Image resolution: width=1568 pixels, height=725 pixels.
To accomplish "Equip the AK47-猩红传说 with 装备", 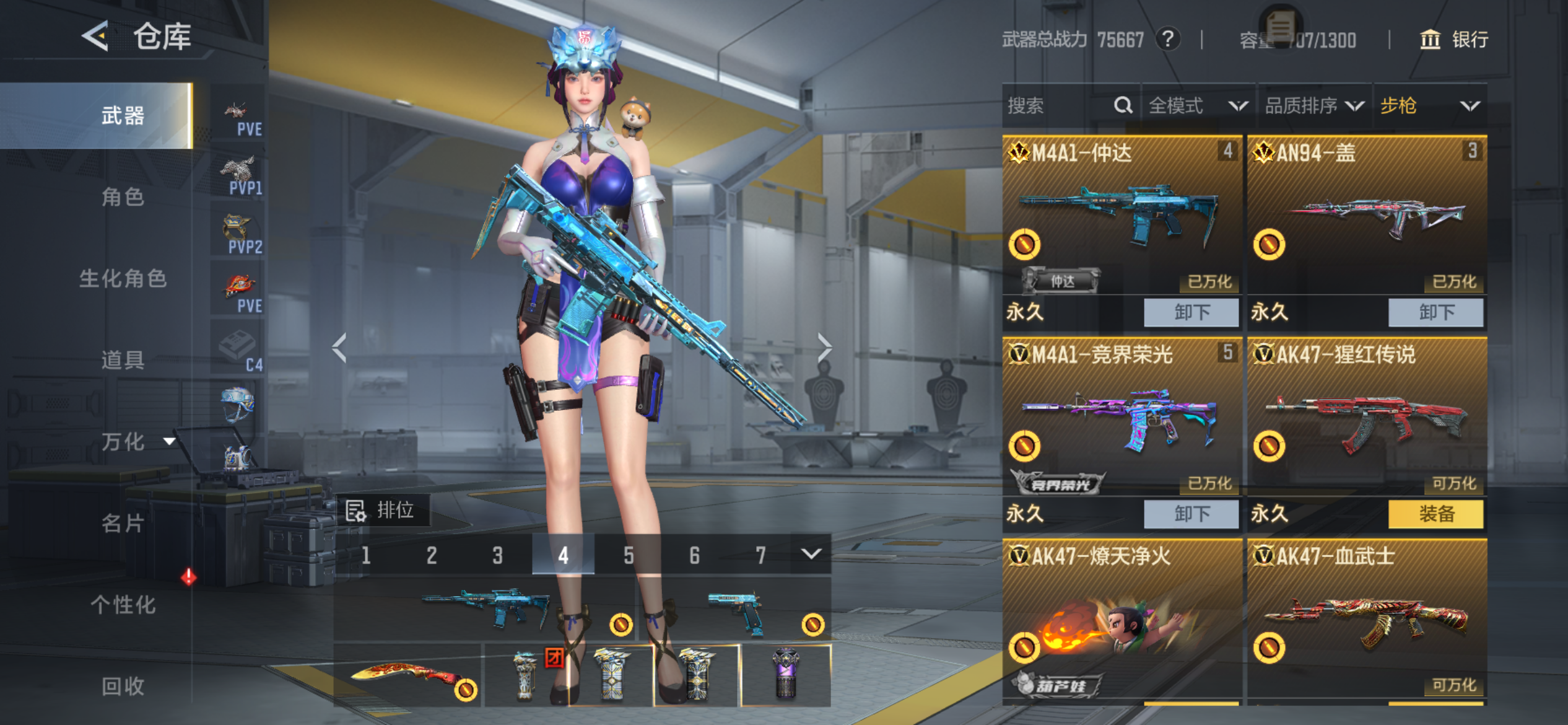I will [x=1435, y=514].
